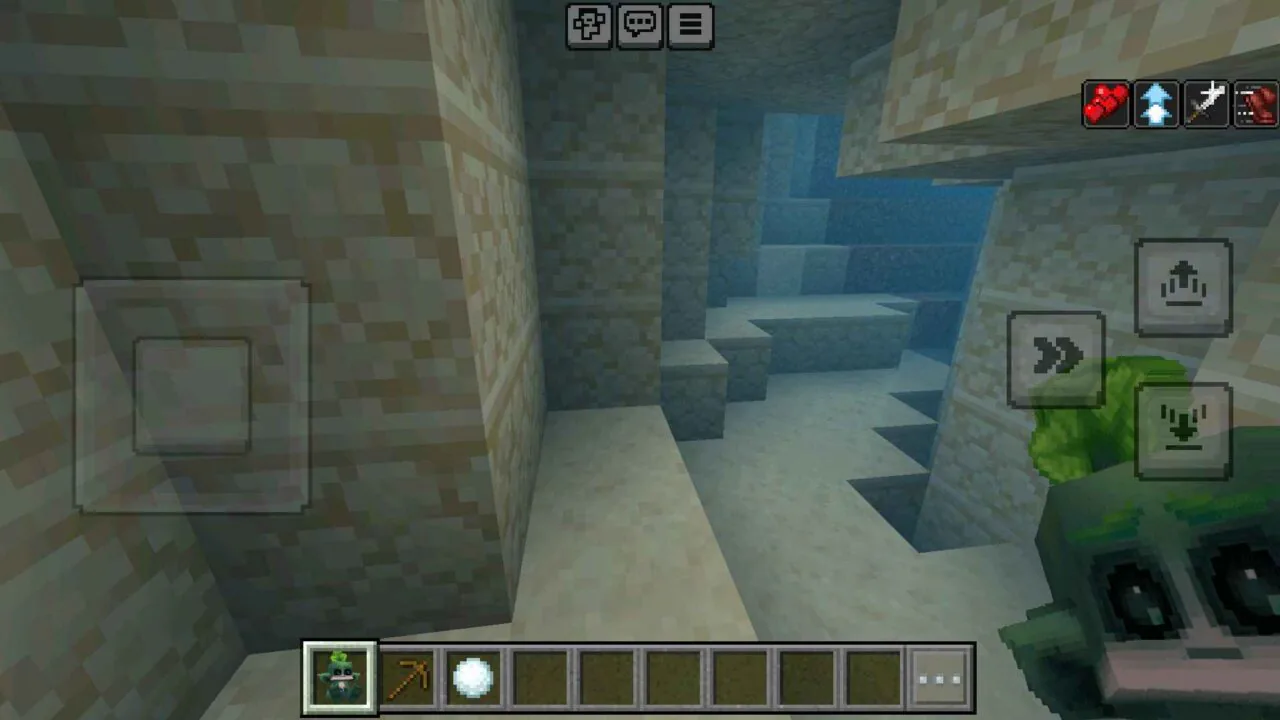Viewport: 1280px width, 720px height.
Task: Select the first hotbar slot with the figurine
Action: (339, 678)
